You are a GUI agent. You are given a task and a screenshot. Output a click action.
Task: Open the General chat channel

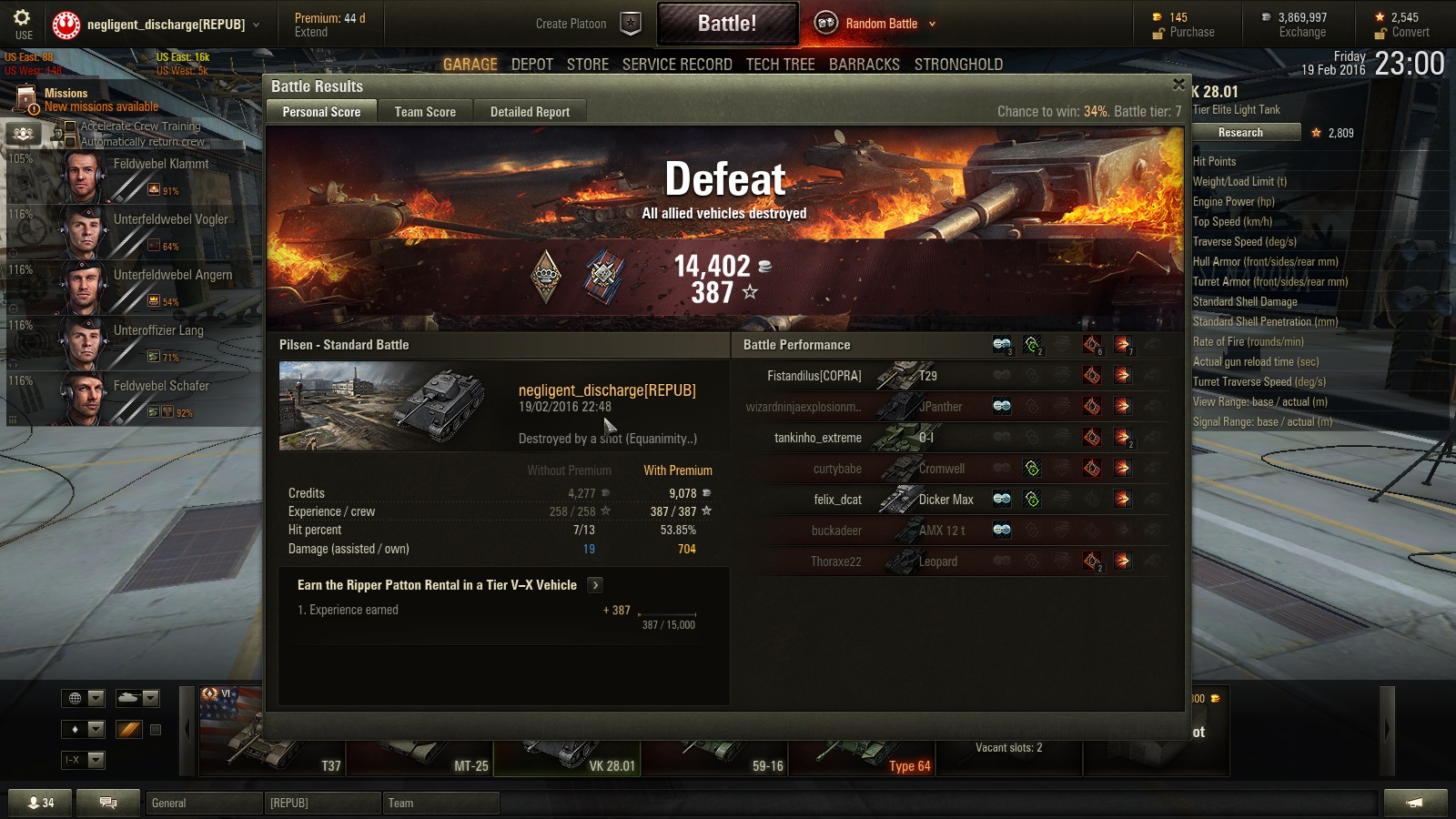click(x=204, y=803)
